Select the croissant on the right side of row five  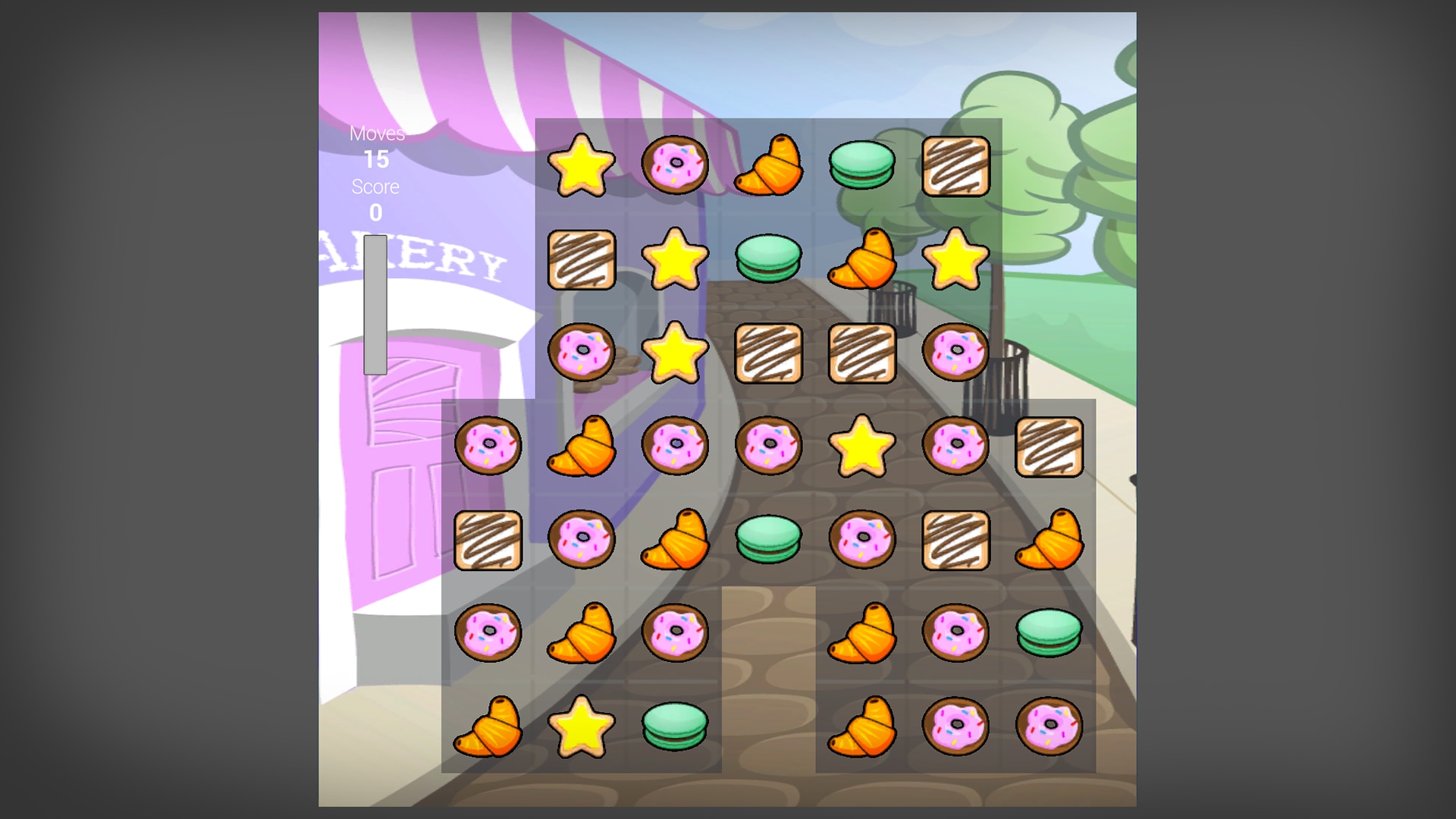(1050, 541)
